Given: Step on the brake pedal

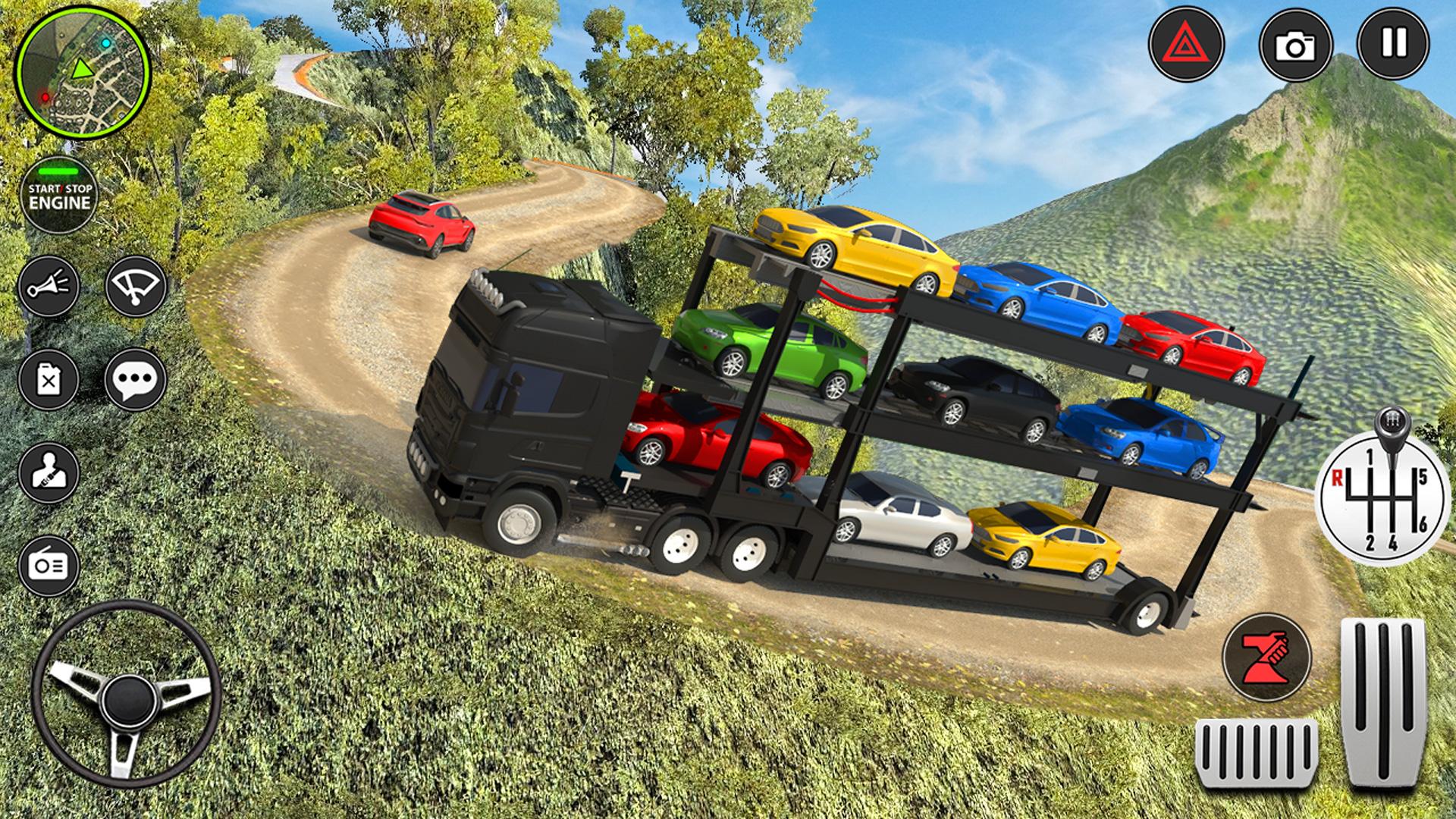Looking at the screenshot, I should pos(1256,755).
